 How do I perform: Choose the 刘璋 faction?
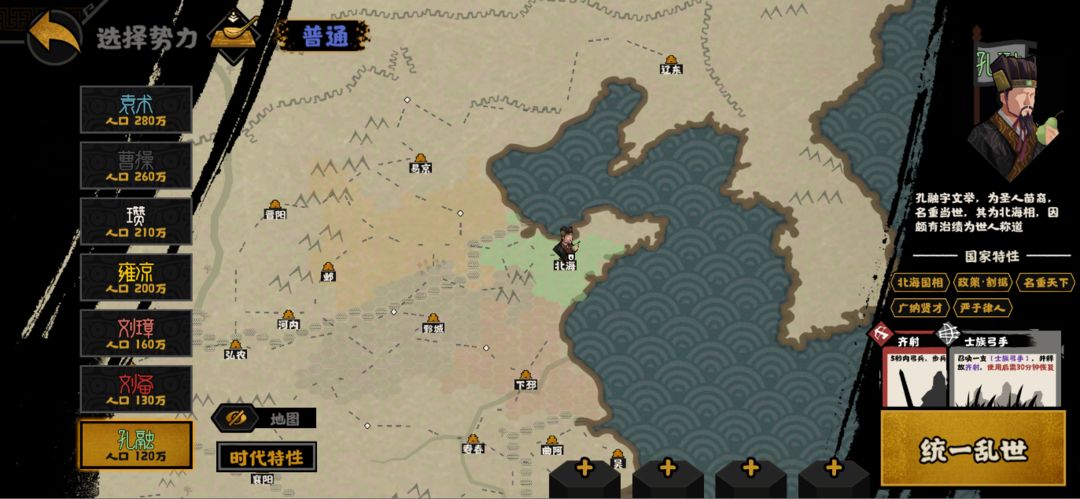[x=136, y=332]
